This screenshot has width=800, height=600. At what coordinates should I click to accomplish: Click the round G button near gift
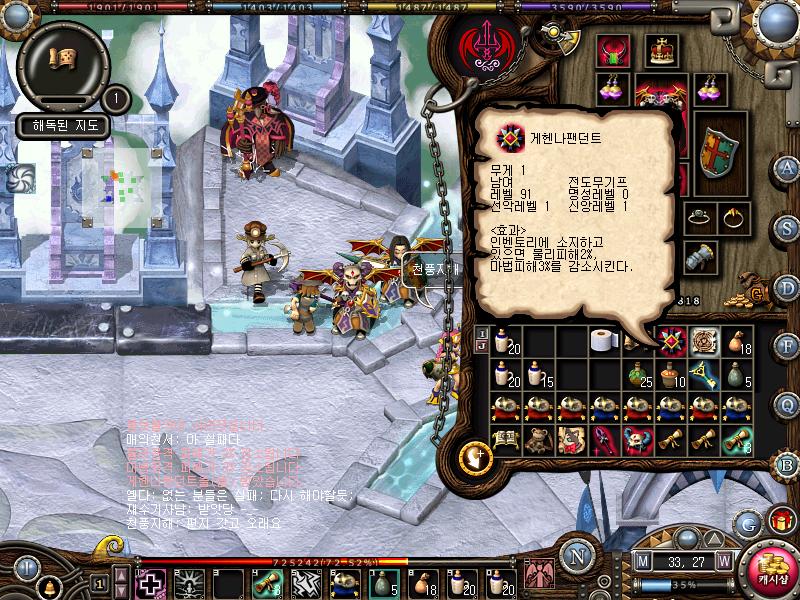pyautogui.click(x=746, y=523)
